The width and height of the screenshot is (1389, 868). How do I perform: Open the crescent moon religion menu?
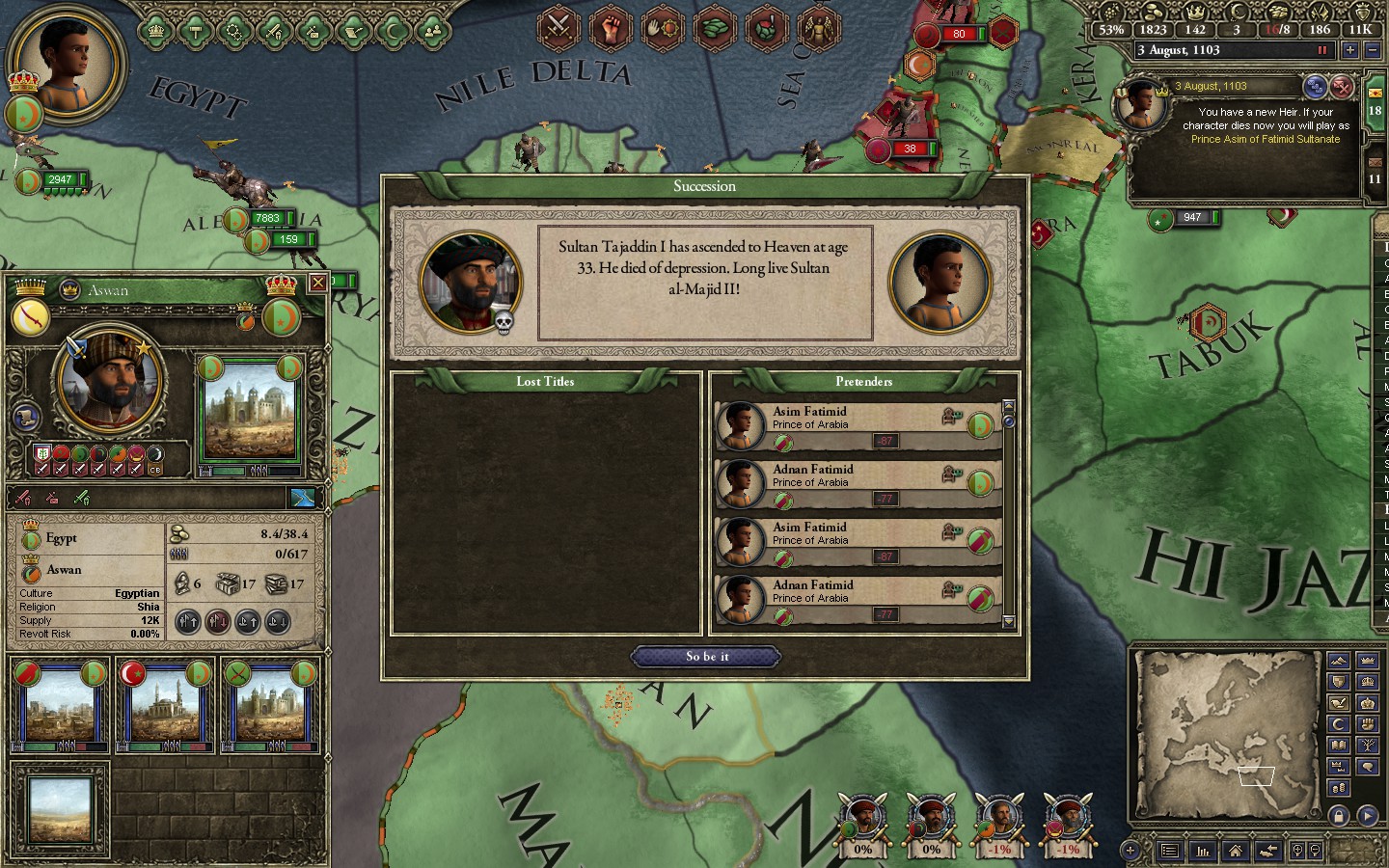394,31
